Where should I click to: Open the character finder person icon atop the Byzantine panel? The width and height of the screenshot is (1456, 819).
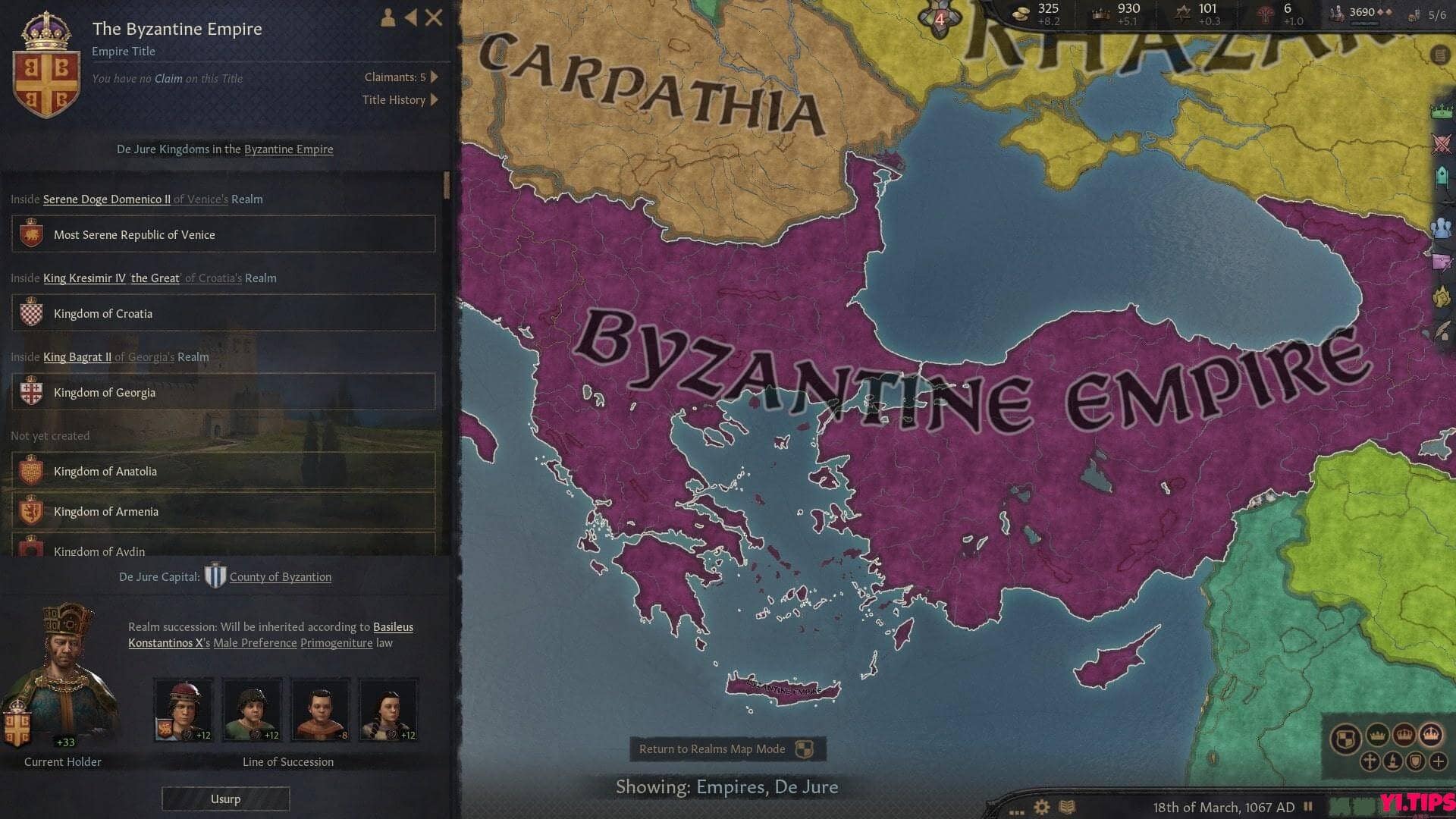388,18
